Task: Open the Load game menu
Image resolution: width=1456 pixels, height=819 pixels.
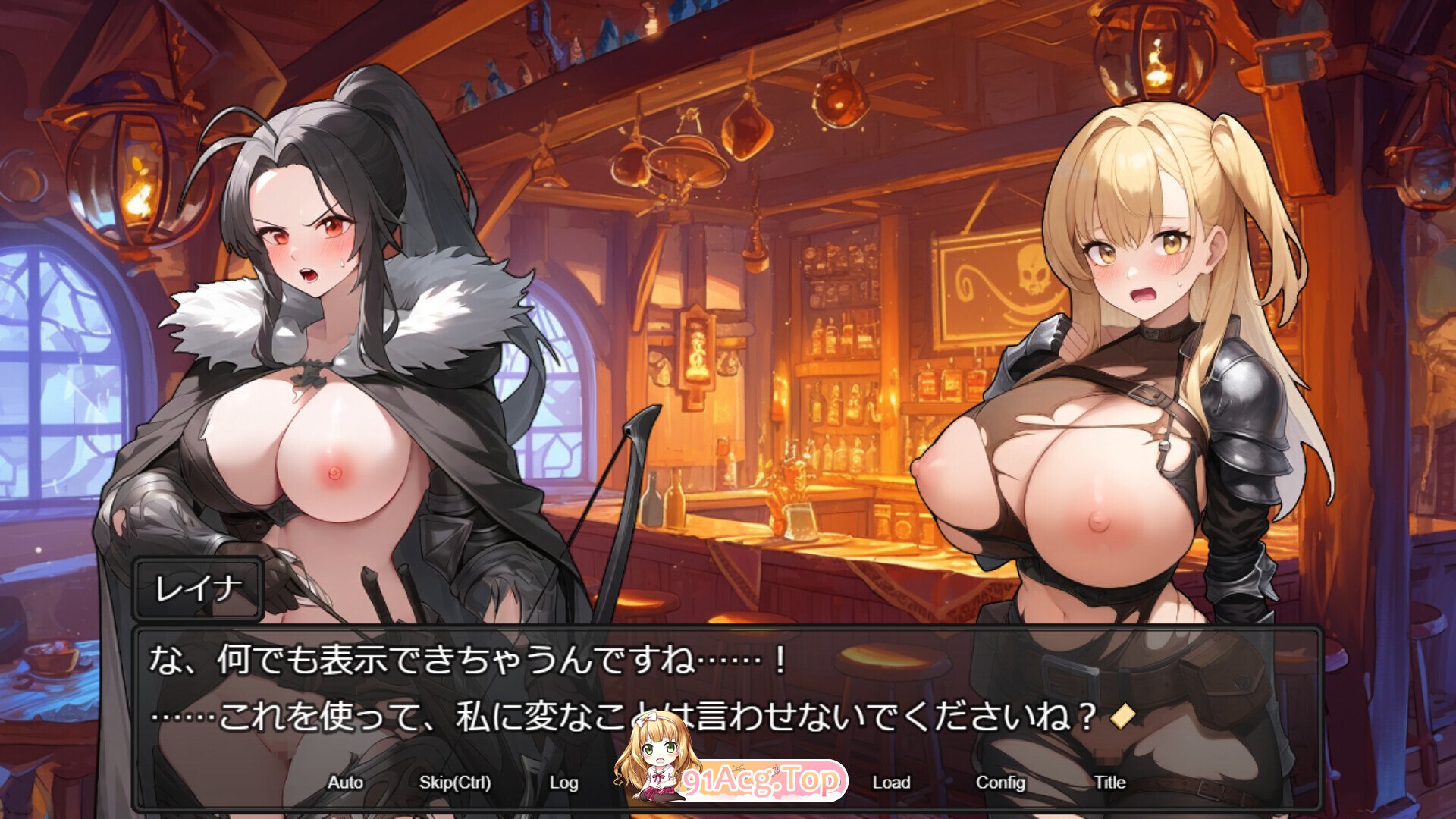Action: tap(891, 783)
